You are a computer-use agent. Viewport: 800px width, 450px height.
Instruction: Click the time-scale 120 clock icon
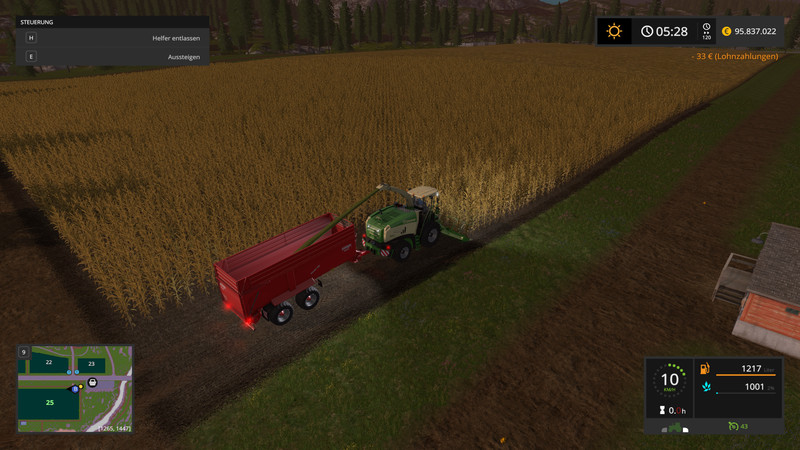click(x=706, y=31)
